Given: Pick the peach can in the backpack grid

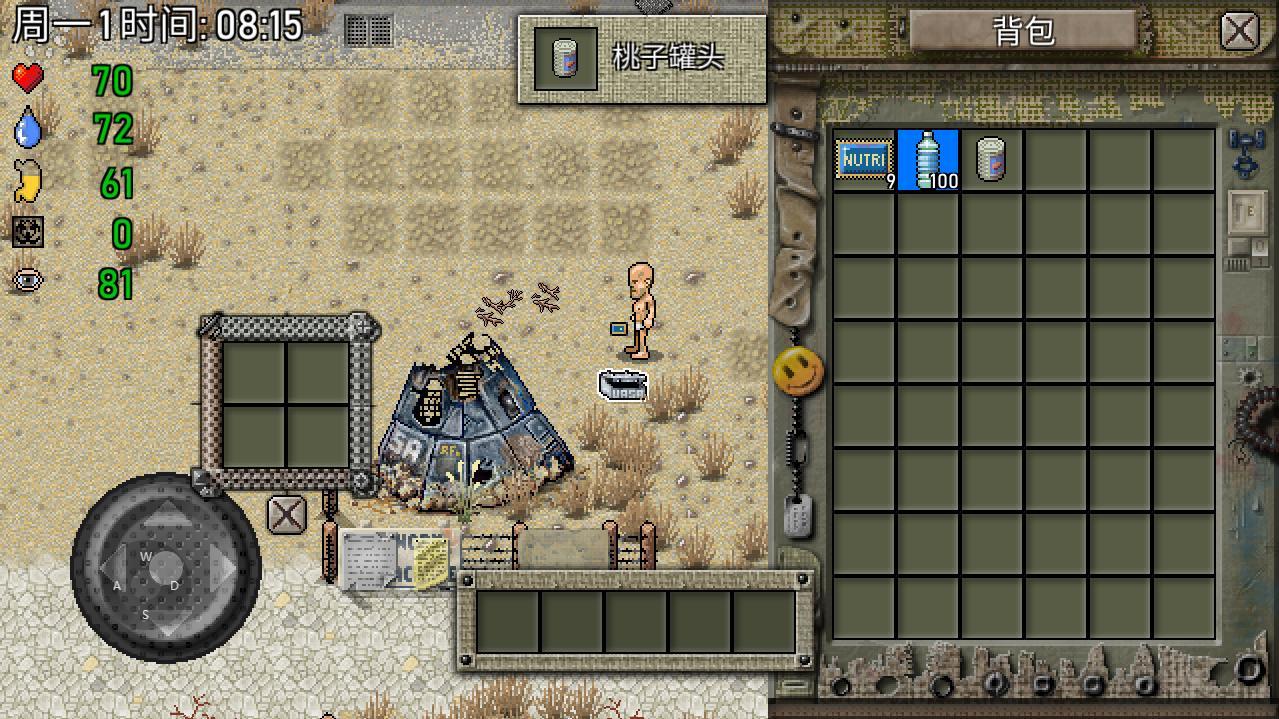Looking at the screenshot, I should (x=990, y=159).
